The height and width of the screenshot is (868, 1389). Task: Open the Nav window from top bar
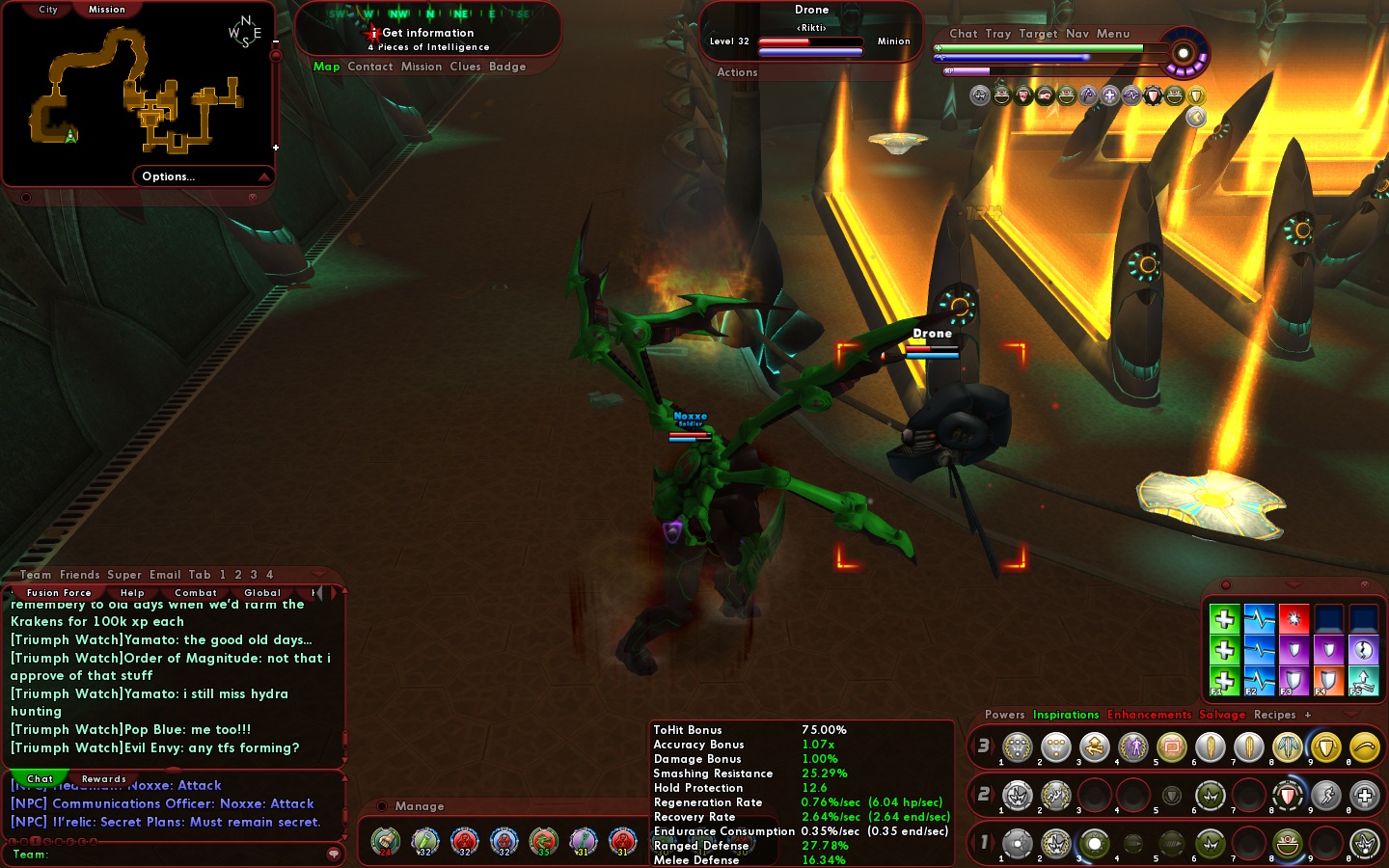pyautogui.click(x=1076, y=34)
